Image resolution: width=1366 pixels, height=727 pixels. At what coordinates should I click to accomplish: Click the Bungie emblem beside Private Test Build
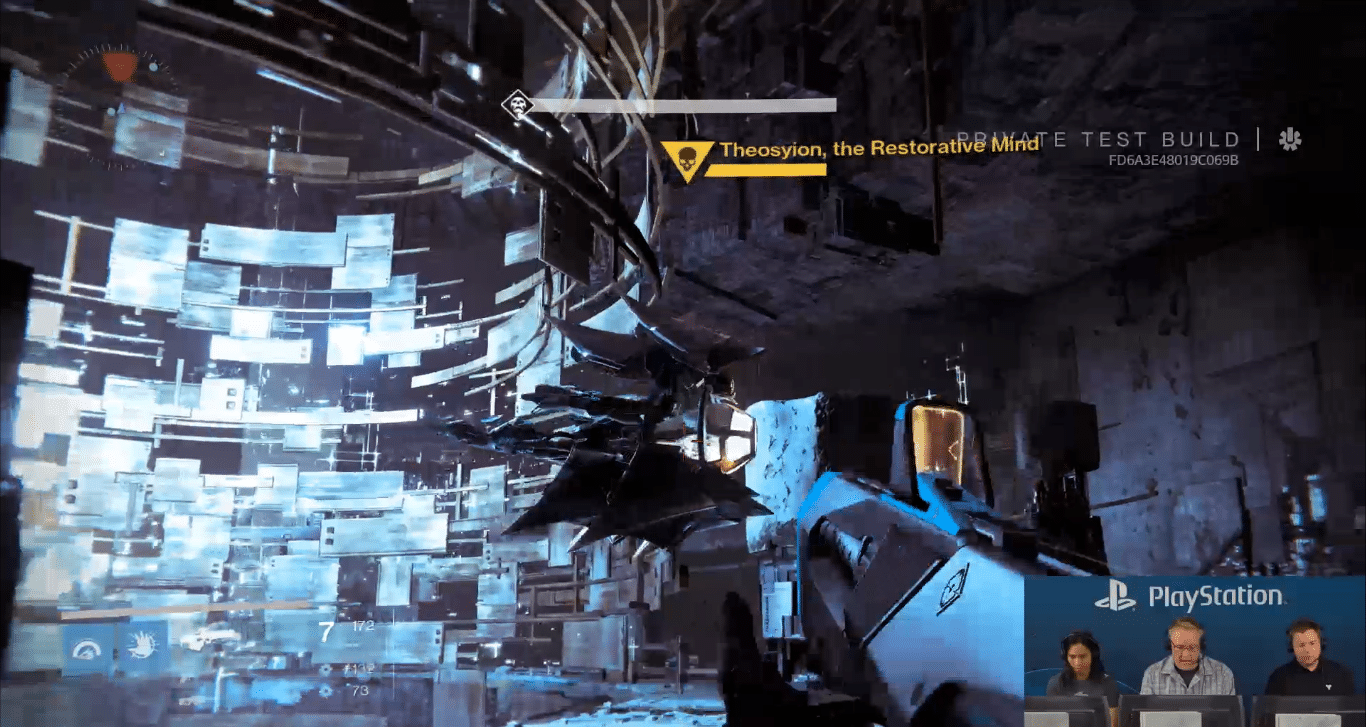(x=1289, y=140)
